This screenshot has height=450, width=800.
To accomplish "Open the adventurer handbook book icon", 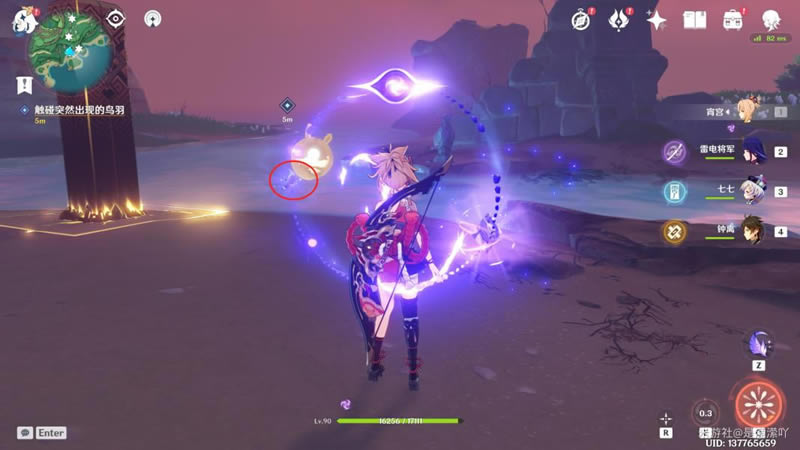I will click(695, 19).
